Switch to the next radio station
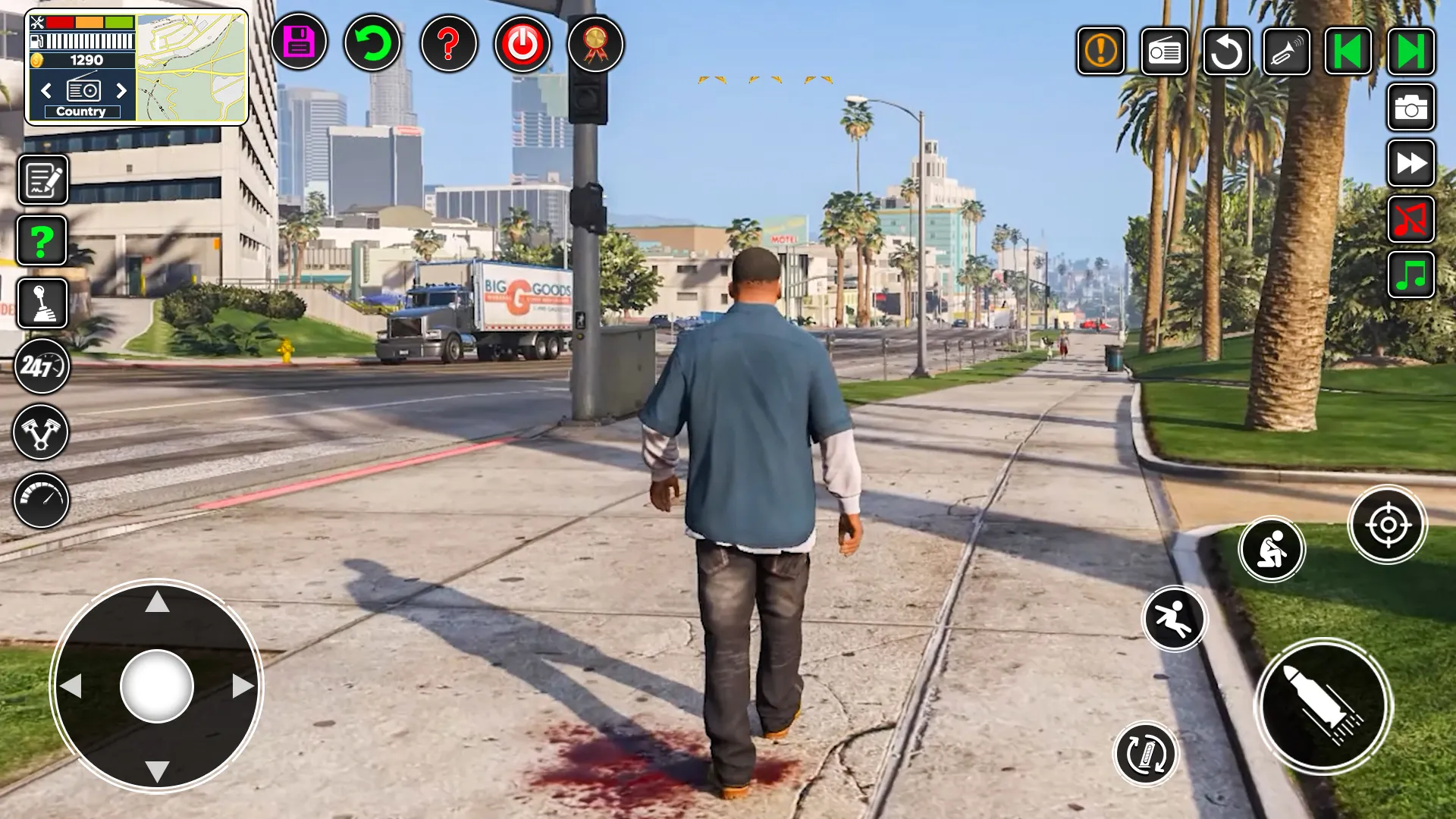1456x819 pixels. 121,91
